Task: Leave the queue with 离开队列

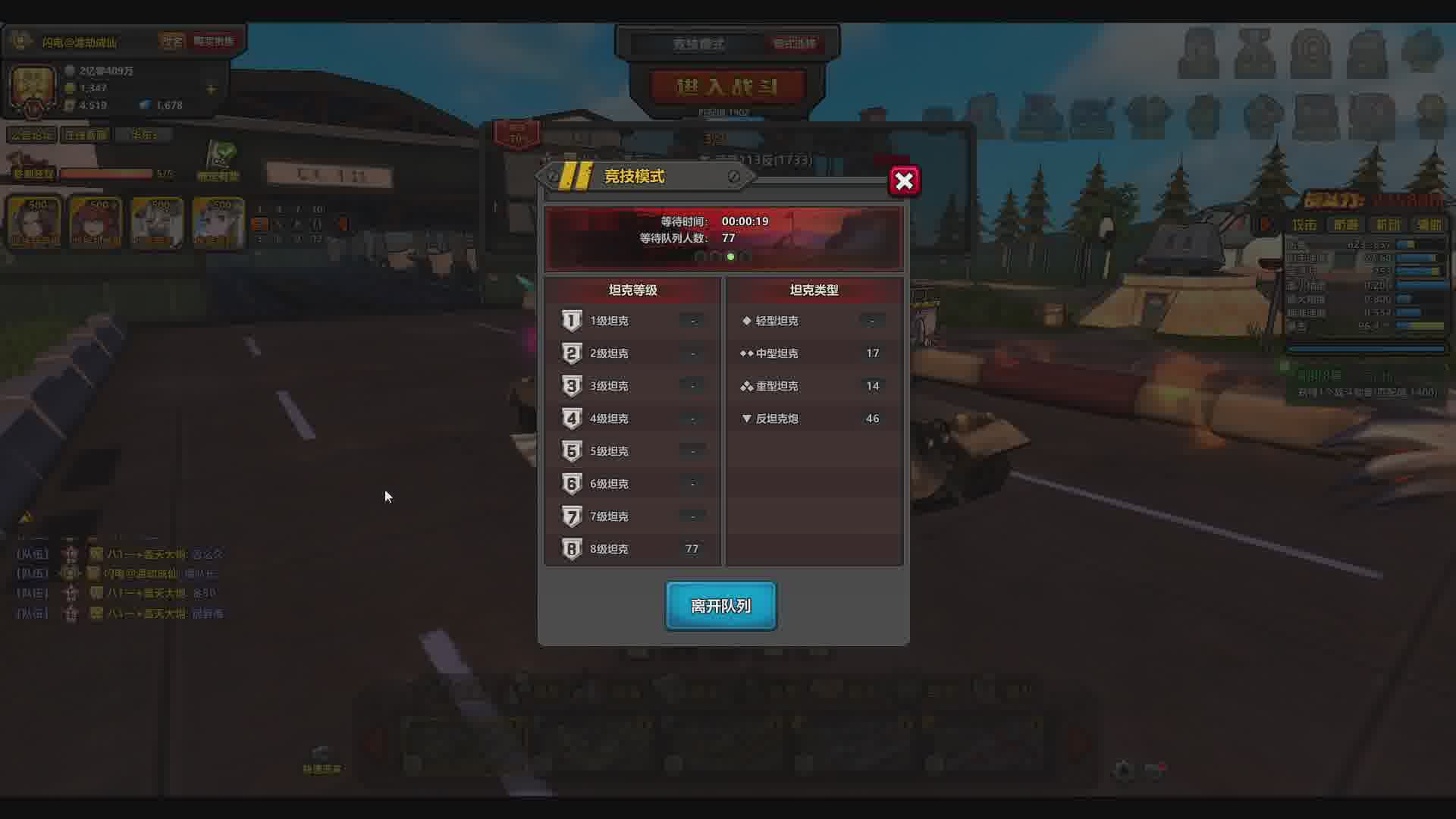Action: point(720,606)
